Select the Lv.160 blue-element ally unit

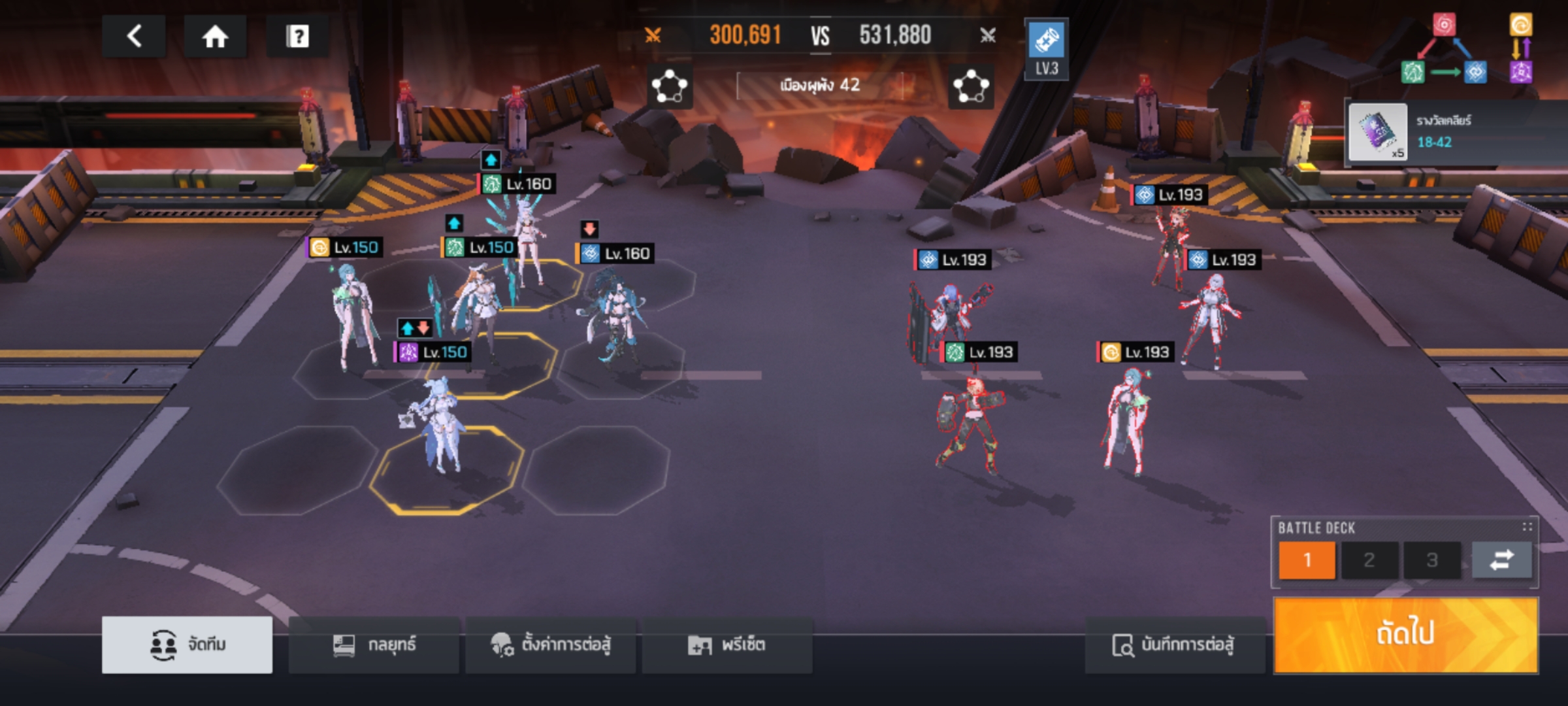[615, 314]
